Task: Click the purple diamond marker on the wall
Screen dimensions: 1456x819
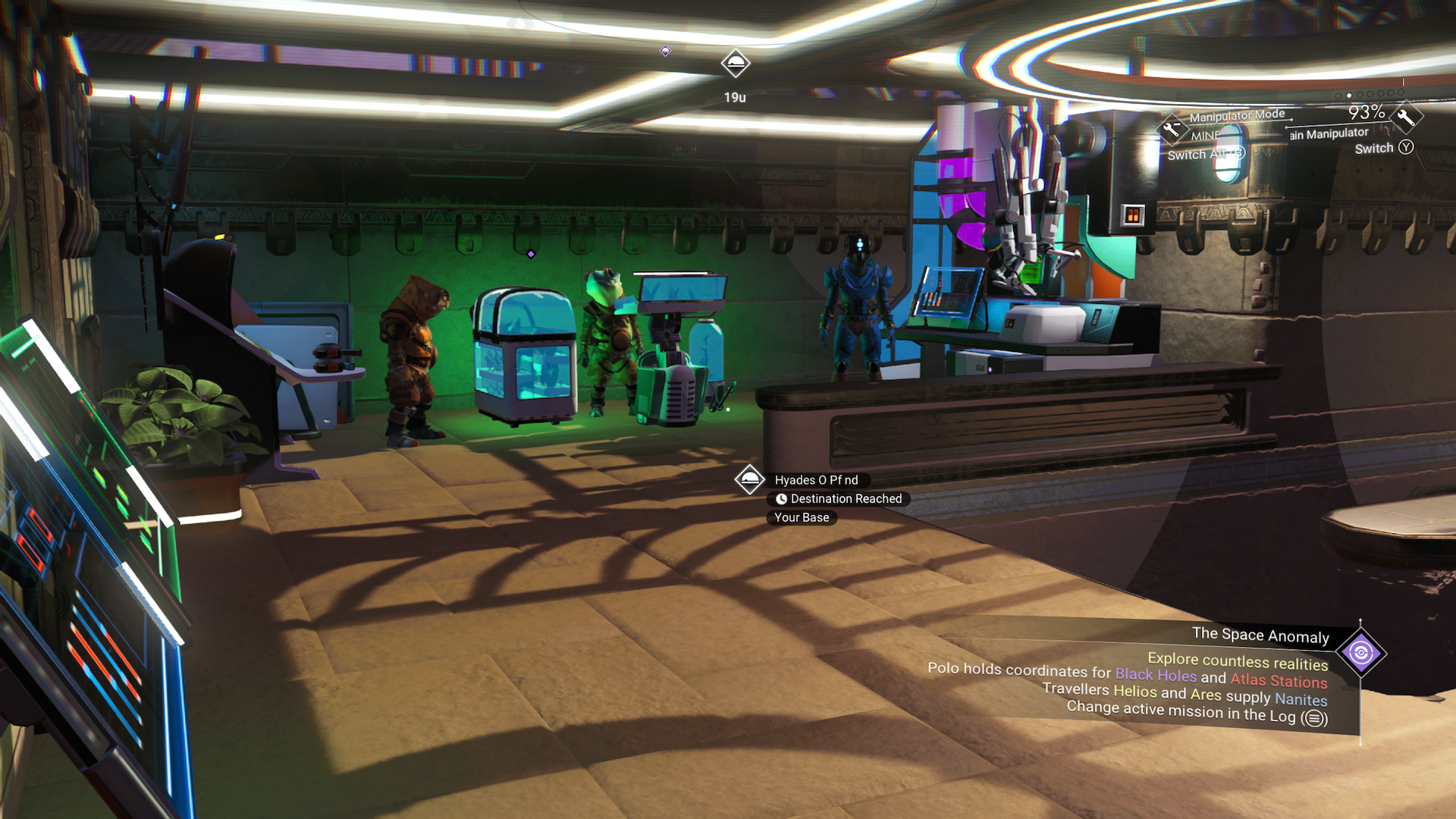Action: click(531, 254)
